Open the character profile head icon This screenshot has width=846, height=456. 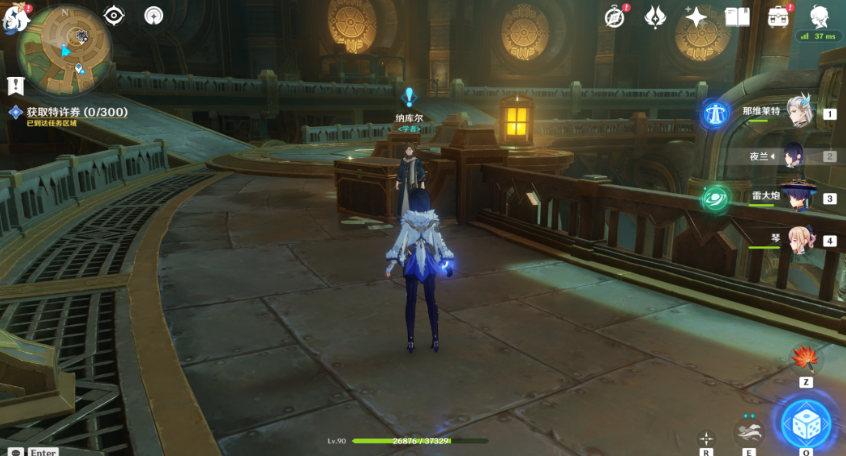point(819,16)
